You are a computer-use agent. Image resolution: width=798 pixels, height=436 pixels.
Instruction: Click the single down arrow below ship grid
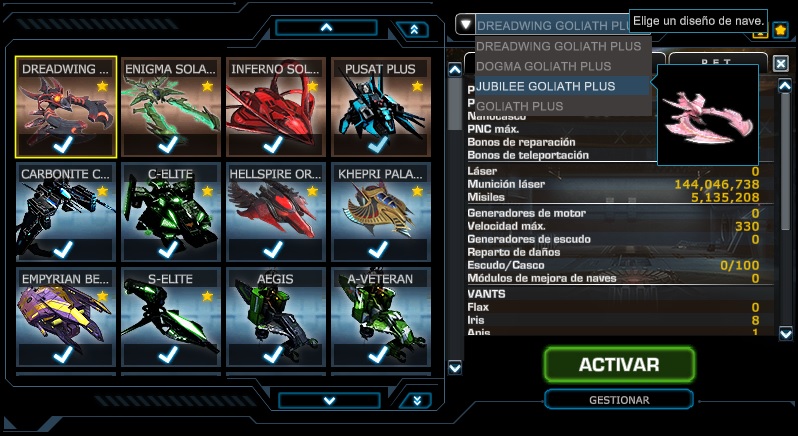(x=328, y=400)
